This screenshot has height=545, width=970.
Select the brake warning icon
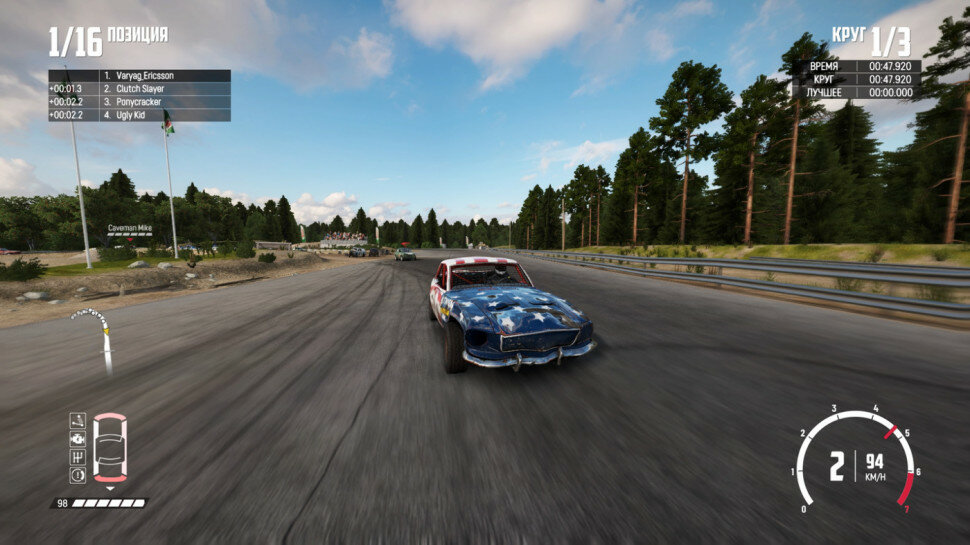point(77,474)
